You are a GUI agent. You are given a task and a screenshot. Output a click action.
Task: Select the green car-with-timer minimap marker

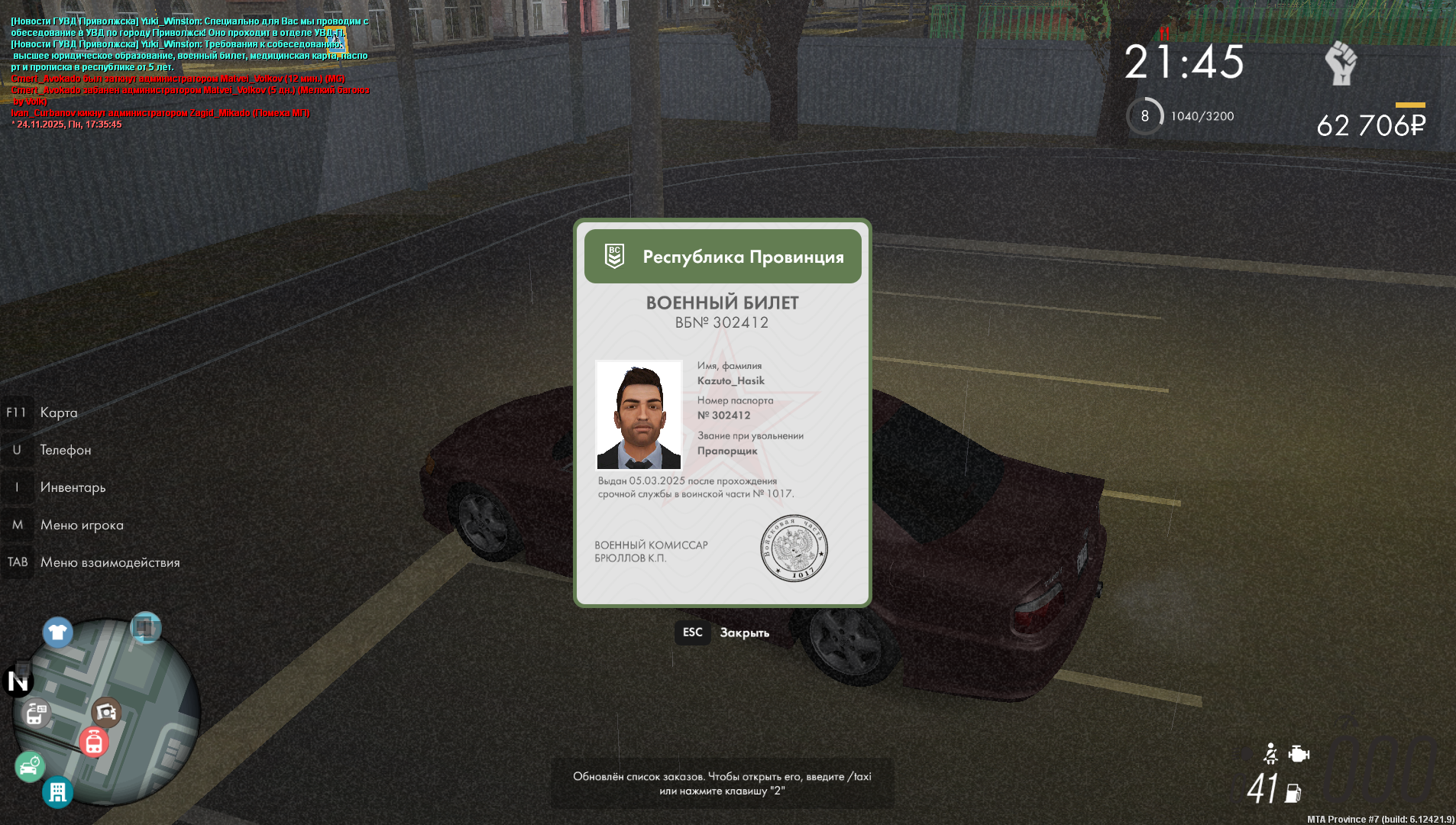click(x=30, y=766)
